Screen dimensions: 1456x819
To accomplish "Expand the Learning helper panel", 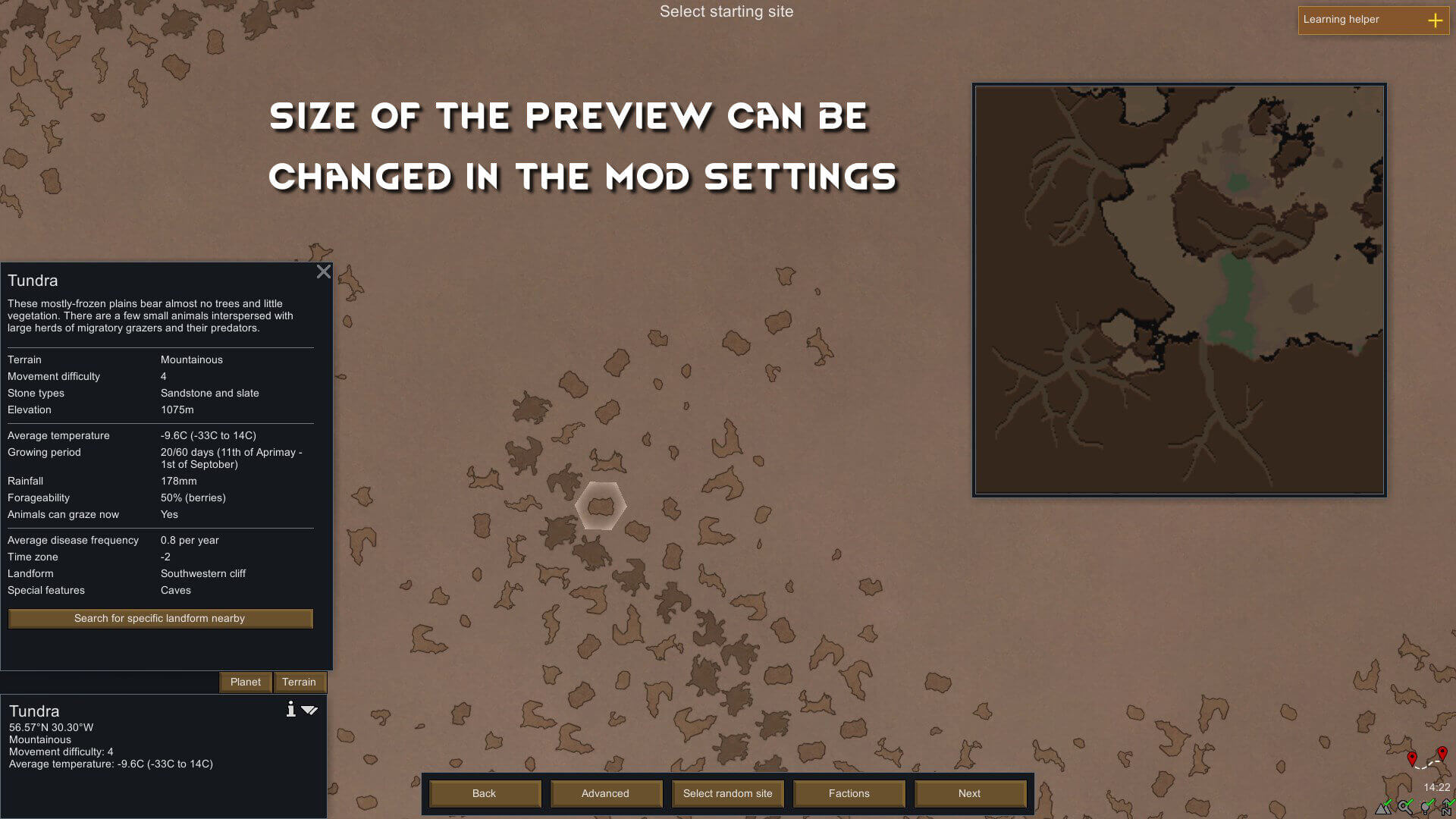I will pos(1435,20).
